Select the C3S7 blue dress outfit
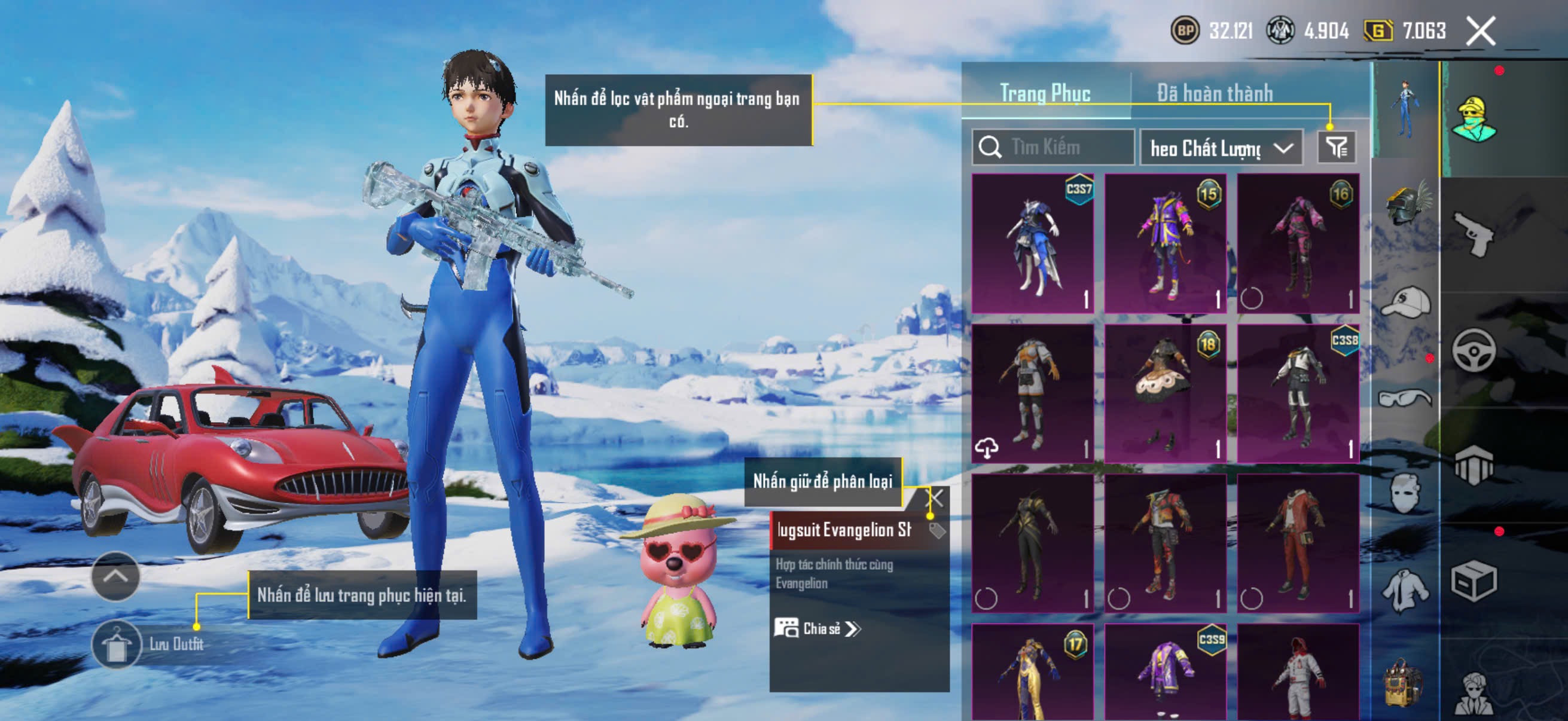Screen dimensions: 1568x721 coord(1032,243)
